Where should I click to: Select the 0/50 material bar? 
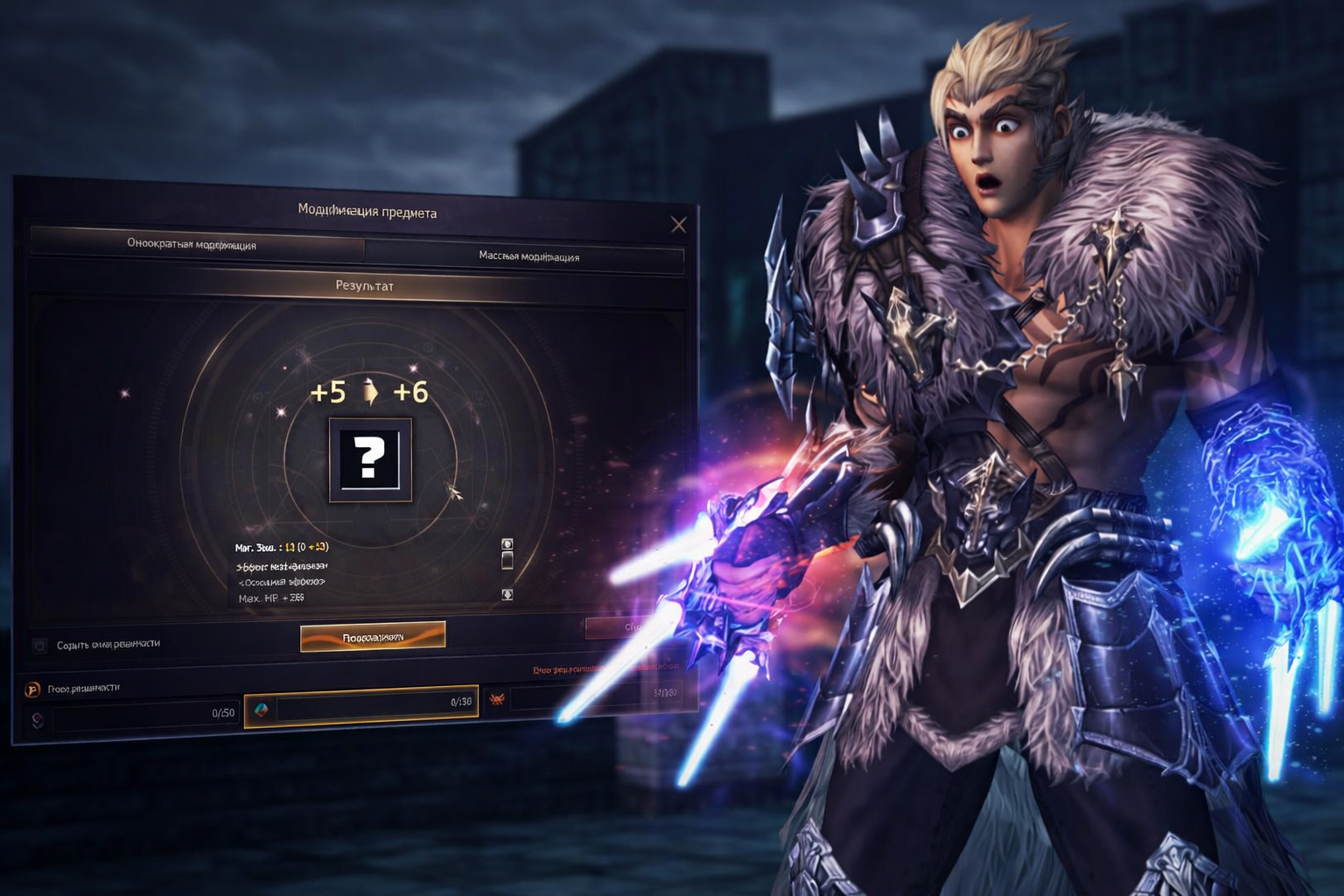[x=144, y=716]
